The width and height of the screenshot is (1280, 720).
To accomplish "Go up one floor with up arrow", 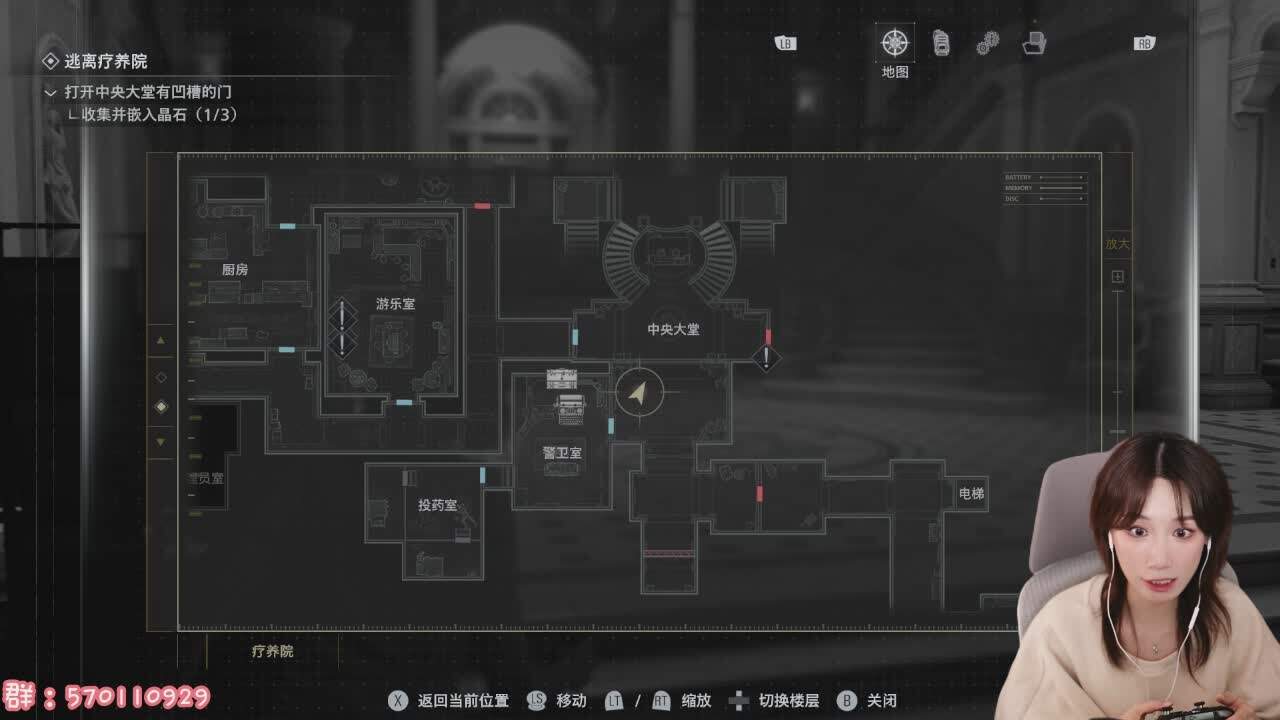I will click(x=161, y=341).
